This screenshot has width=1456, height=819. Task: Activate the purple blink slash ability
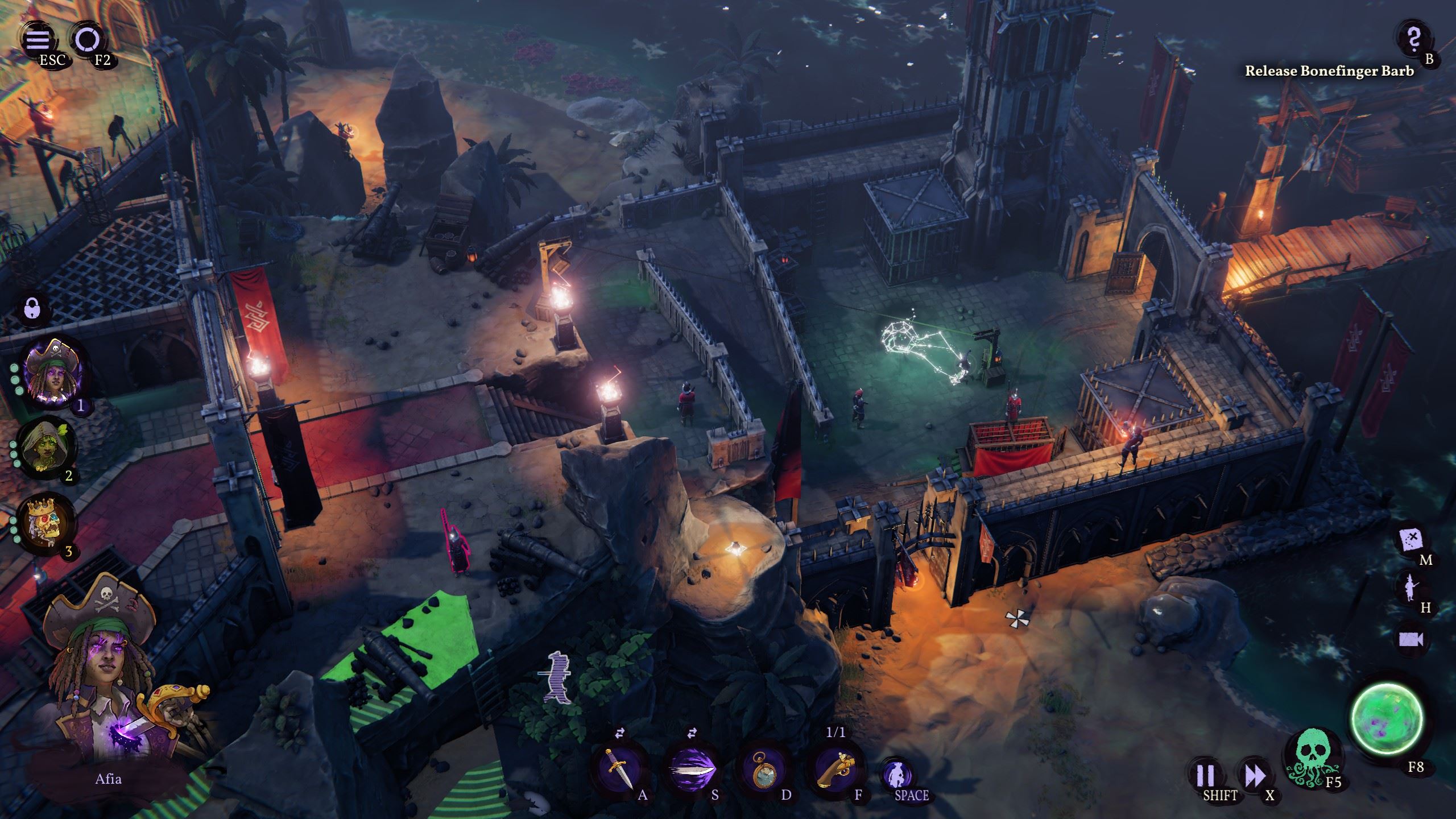click(692, 769)
